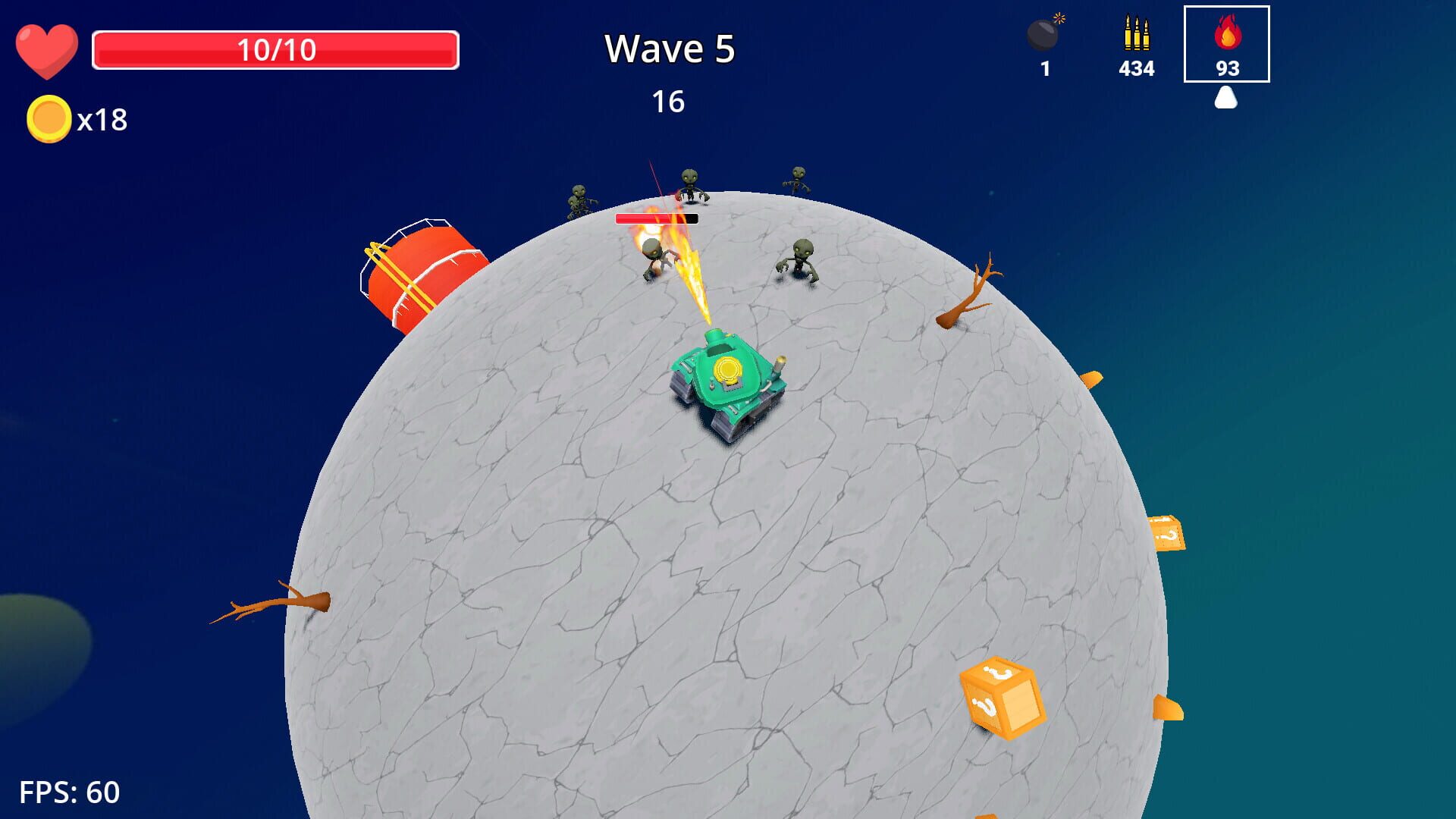Screen dimensions: 1456x819
Task: Click the white arrow indicator under the flame weapon
Action: (x=1227, y=97)
